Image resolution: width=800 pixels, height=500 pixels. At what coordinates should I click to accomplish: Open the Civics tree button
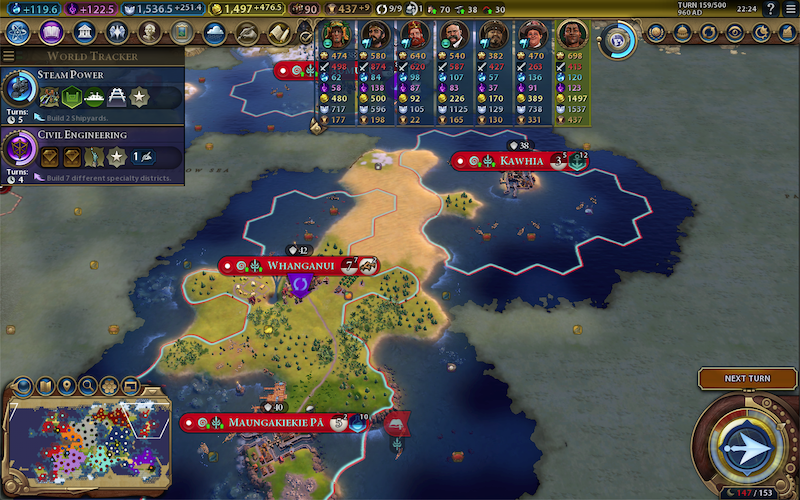(51, 33)
